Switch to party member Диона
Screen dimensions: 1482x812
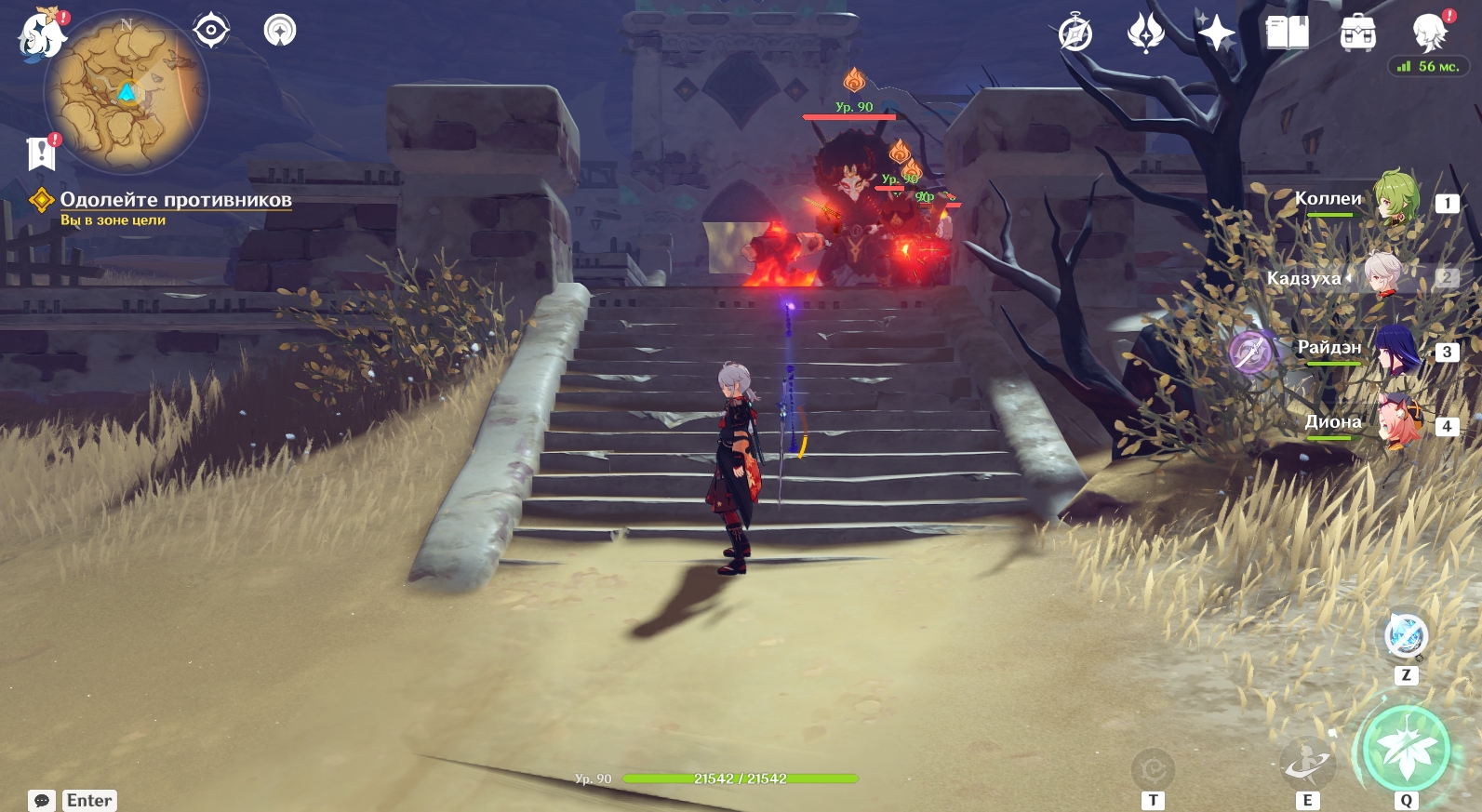(x=1395, y=423)
